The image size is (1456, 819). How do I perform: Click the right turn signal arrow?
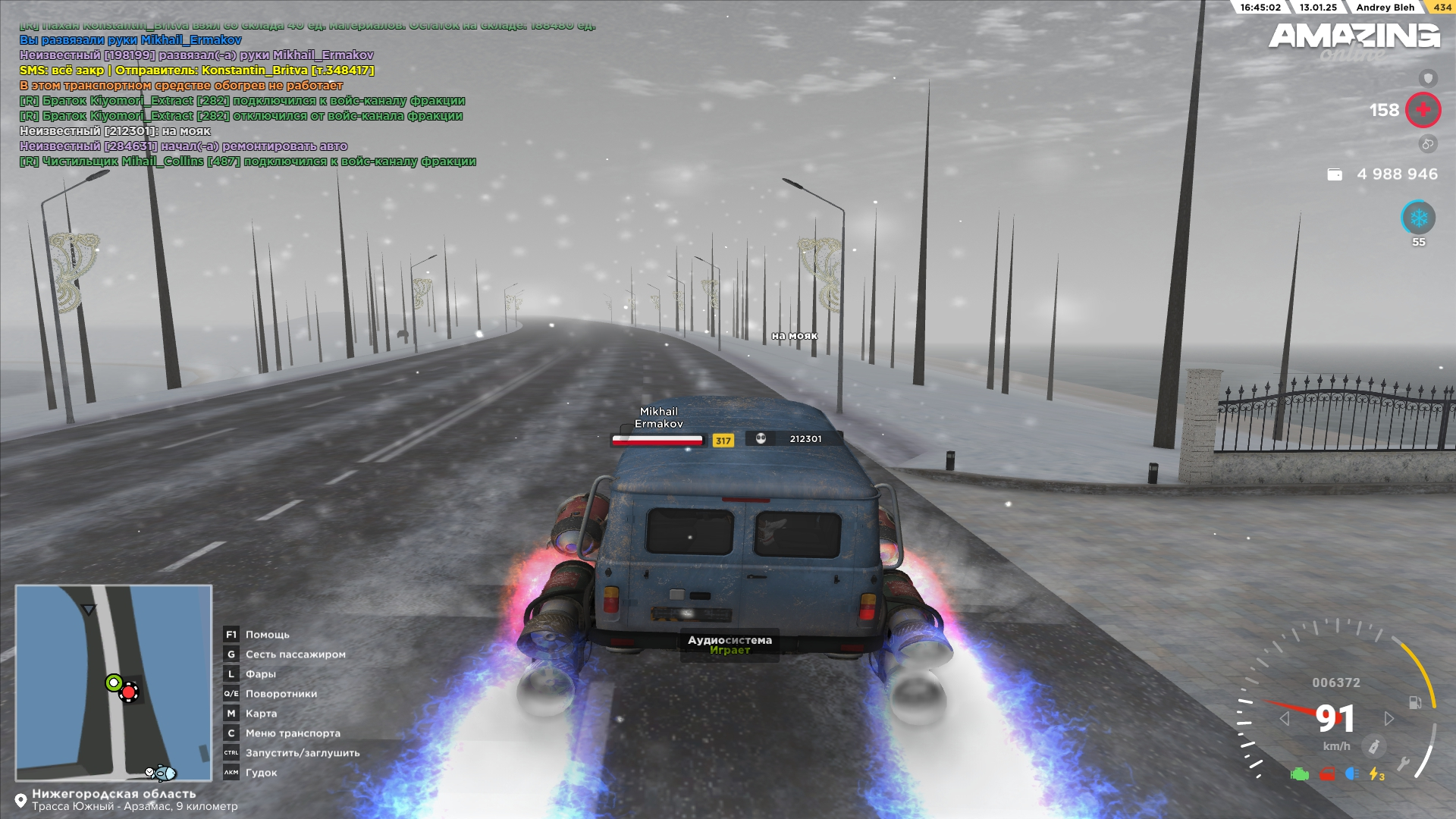pos(1389,718)
